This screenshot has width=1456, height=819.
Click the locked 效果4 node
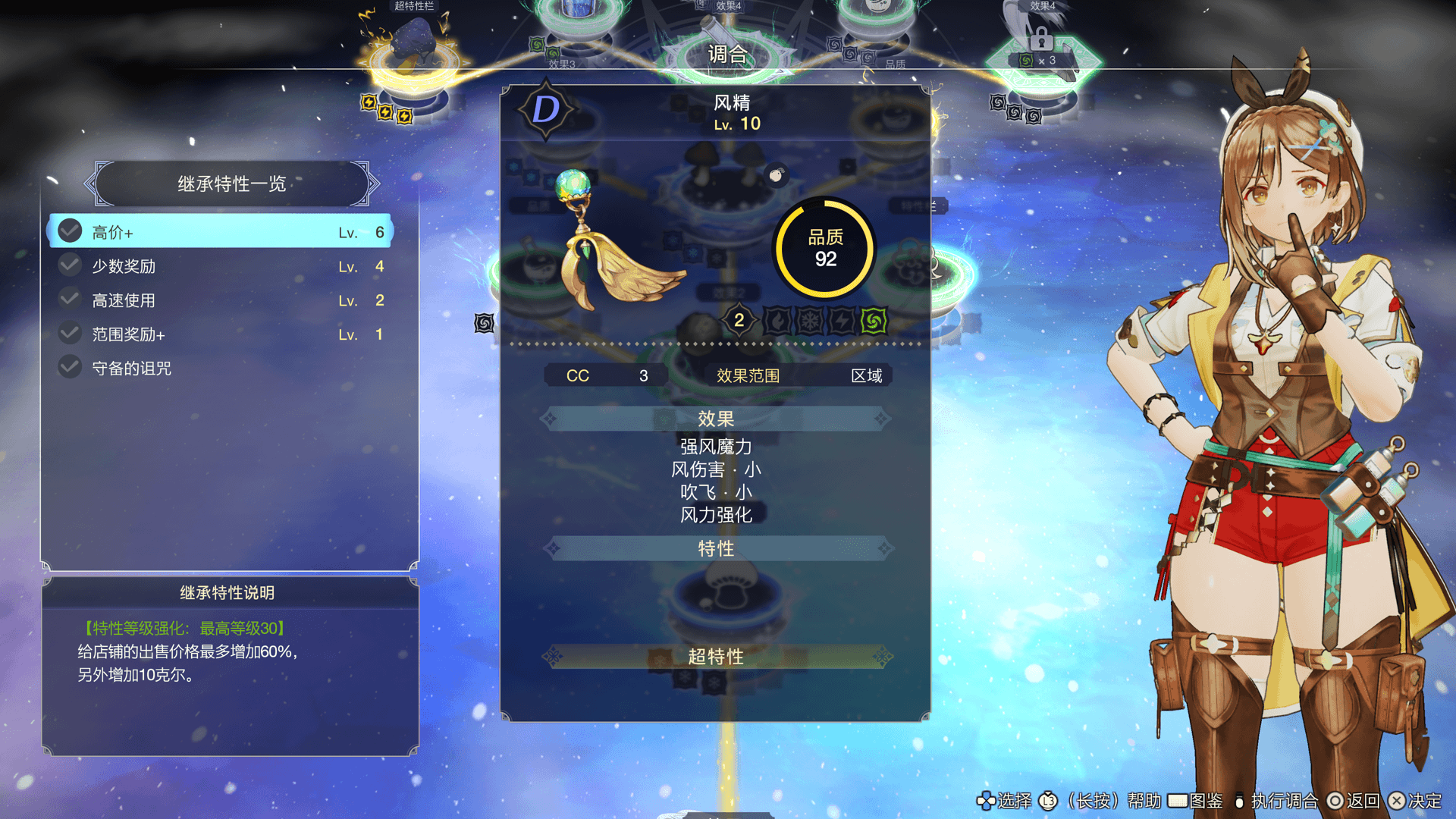[1041, 42]
